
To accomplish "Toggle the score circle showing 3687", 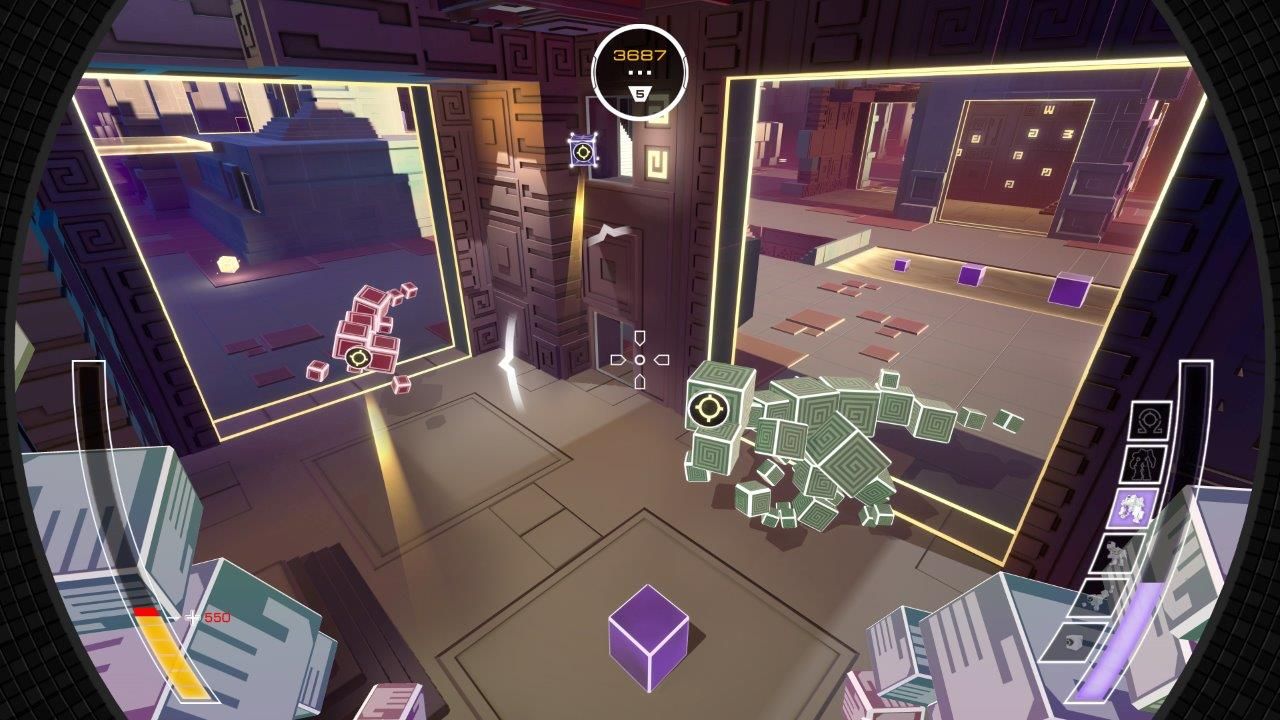I will click(640, 54).
